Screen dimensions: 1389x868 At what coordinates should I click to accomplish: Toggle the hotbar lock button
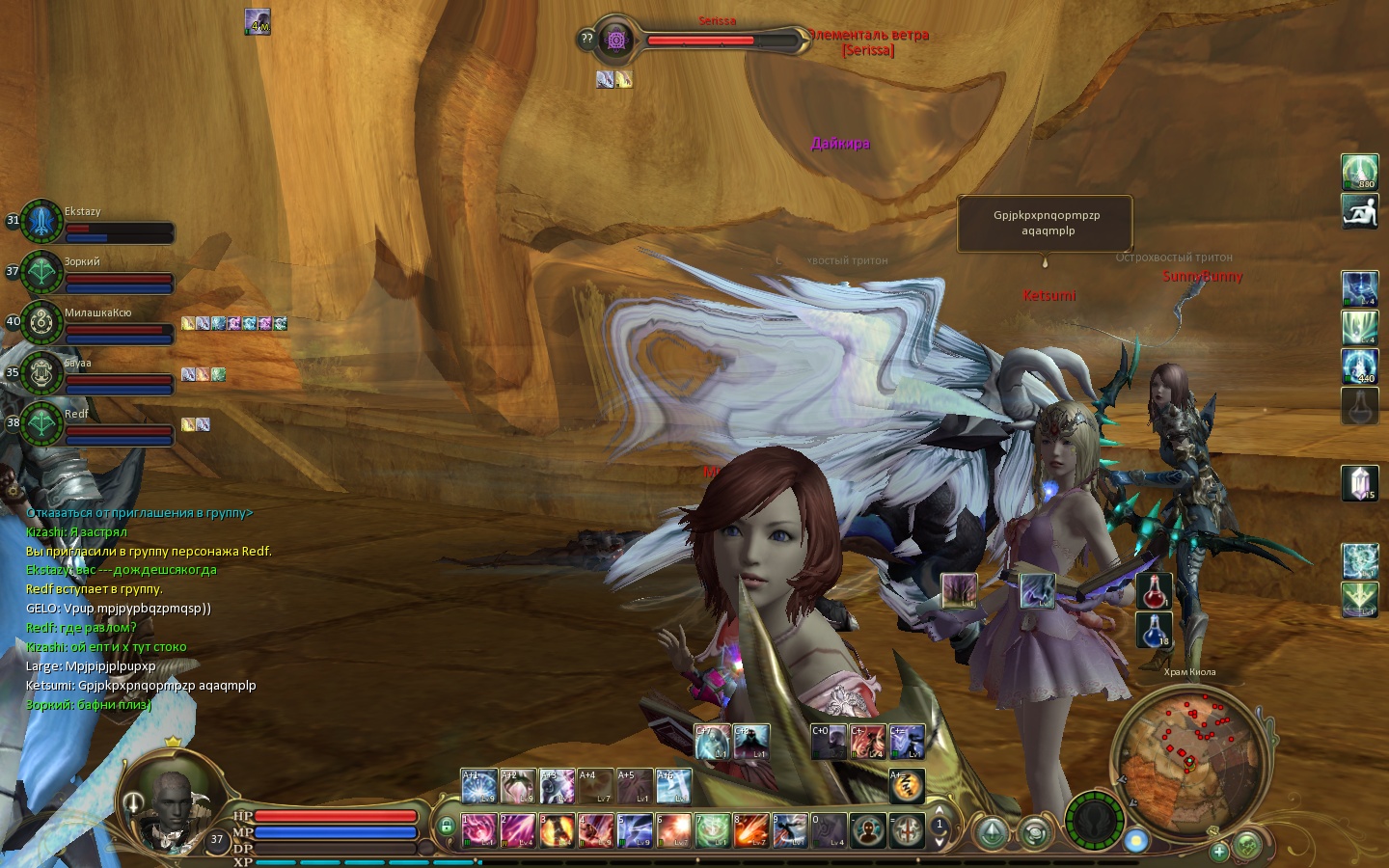pyautogui.click(x=446, y=827)
